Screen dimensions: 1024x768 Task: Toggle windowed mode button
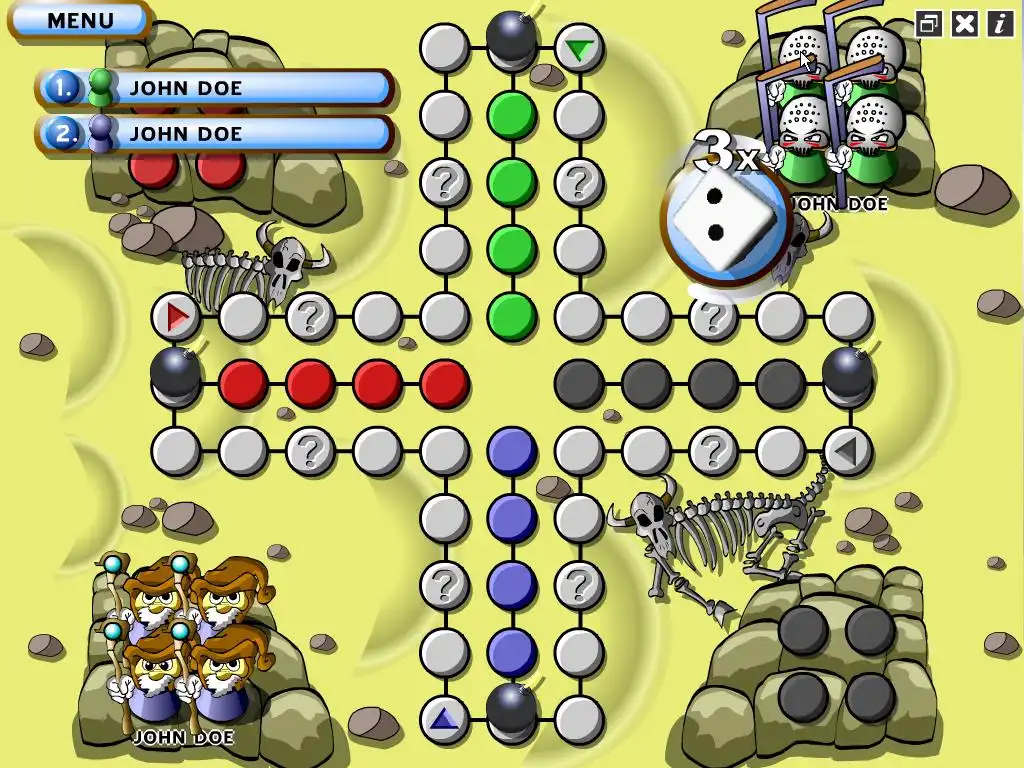pyautogui.click(x=929, y=24)
